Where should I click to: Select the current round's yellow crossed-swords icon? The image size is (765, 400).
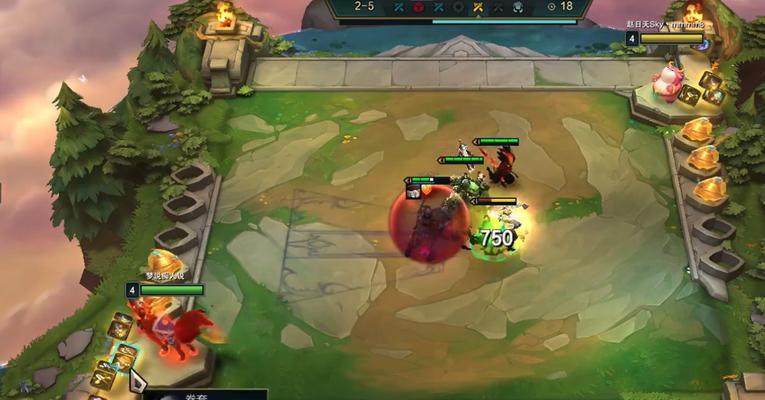pyautogui.click(x=477, y=7)
